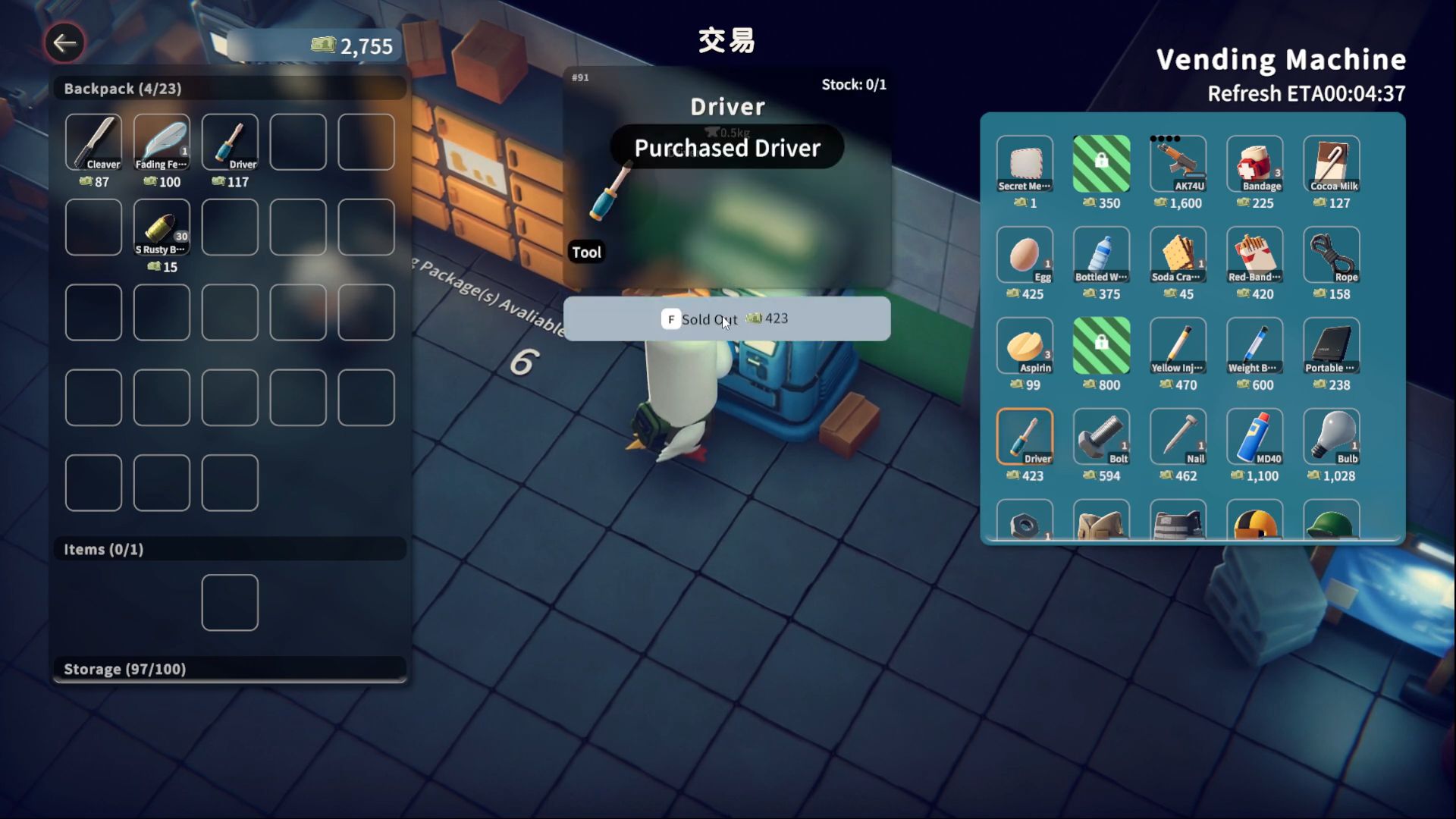Select the Cleaver in the backpack
Viewport: 1456px width, 819px height.
[x=93, y=141]
